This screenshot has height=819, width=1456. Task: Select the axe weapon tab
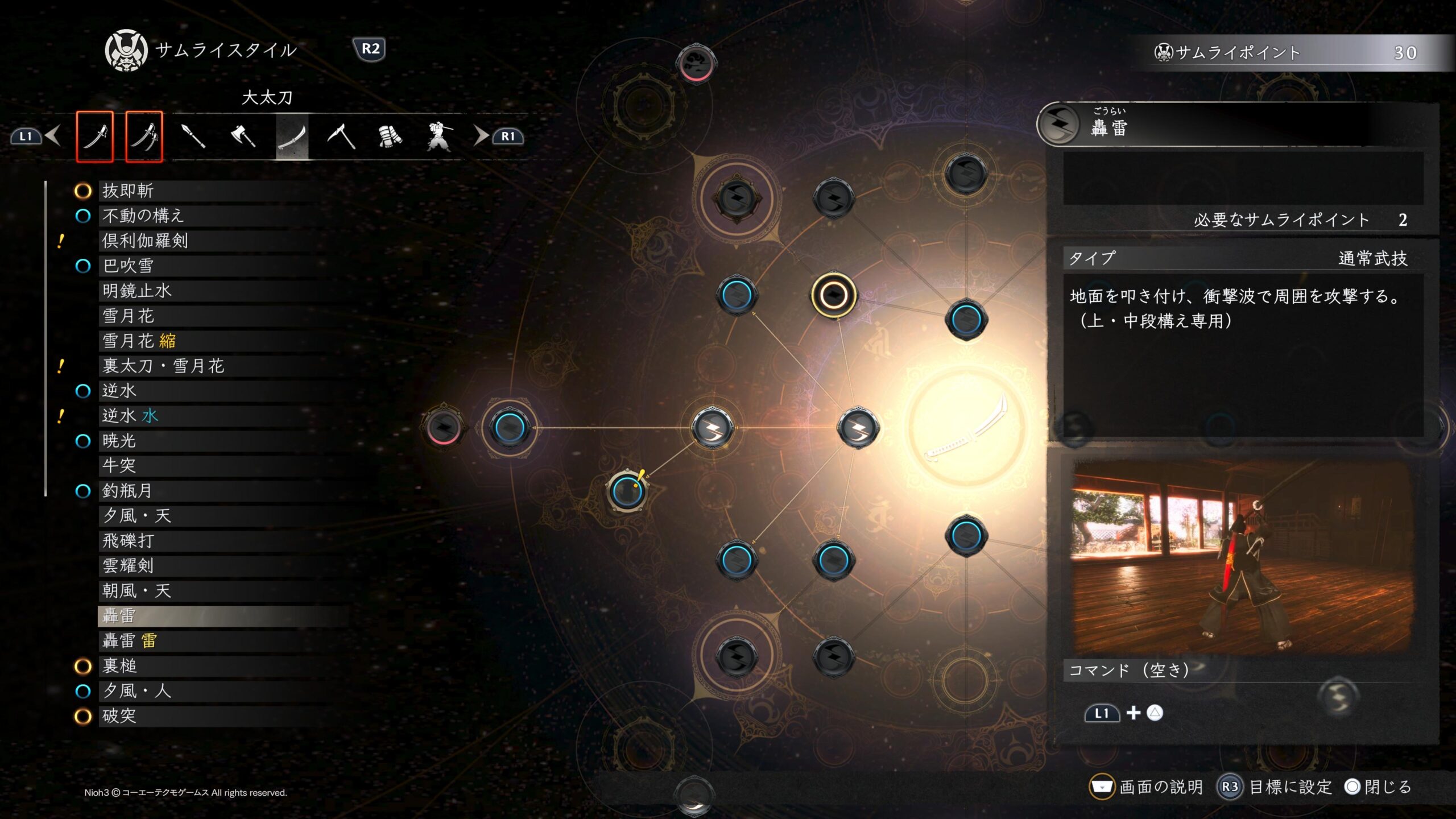(243, 136)
